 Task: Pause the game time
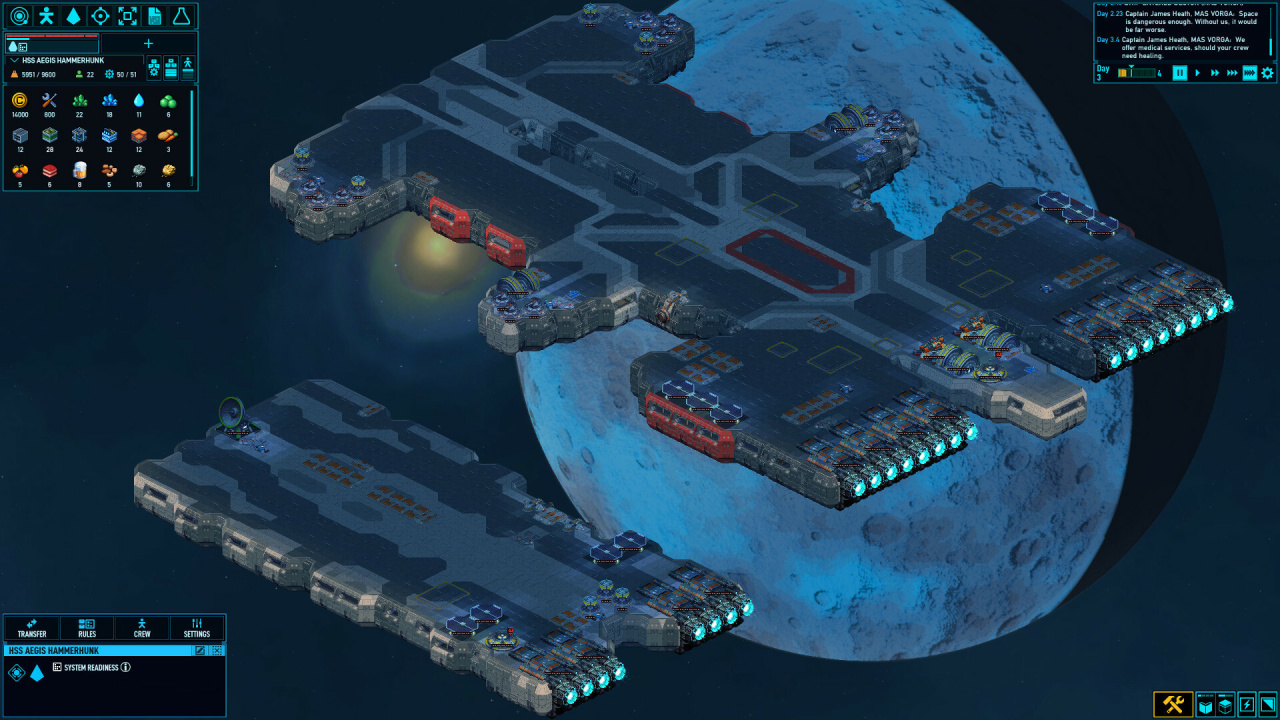pos(1179,73)
